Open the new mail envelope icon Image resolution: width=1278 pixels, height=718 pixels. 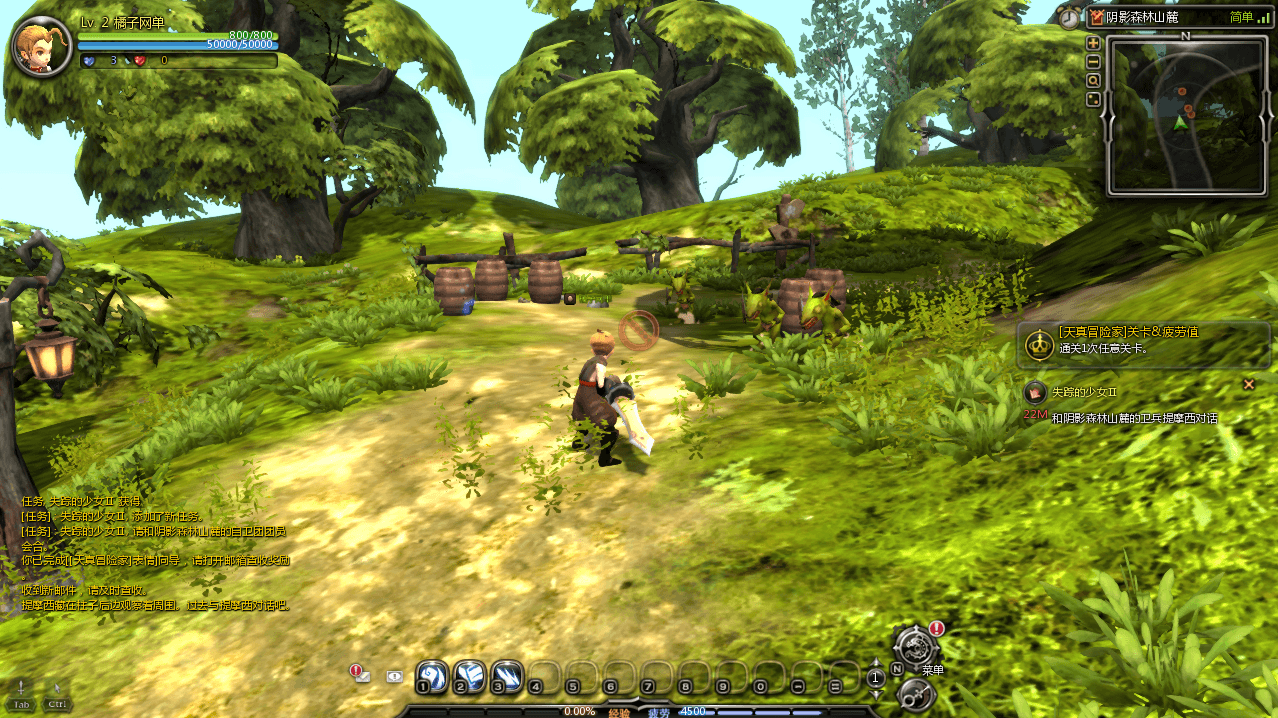pyautogui.click(x=361, y=675)
